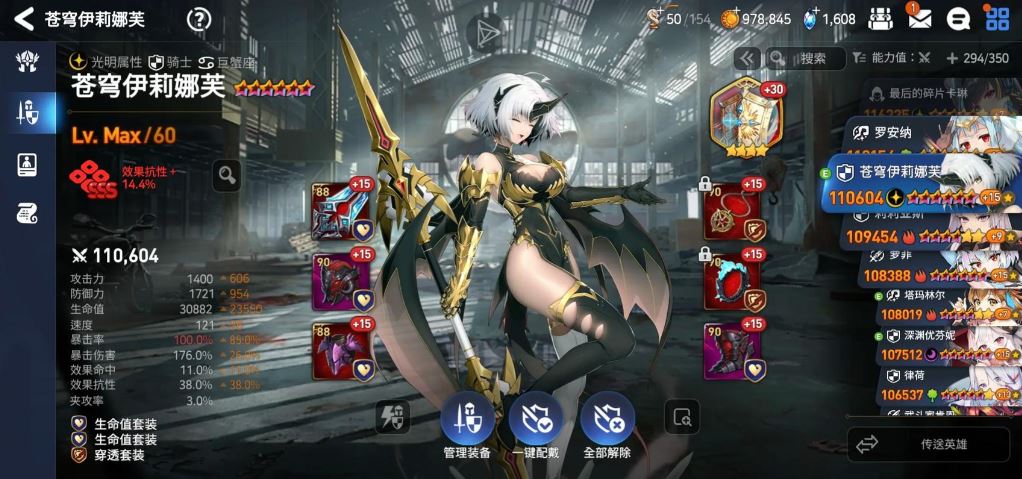Select the level 90 boots slot
The height and width of the screenshot is (479, 1022).
point(733,350)
